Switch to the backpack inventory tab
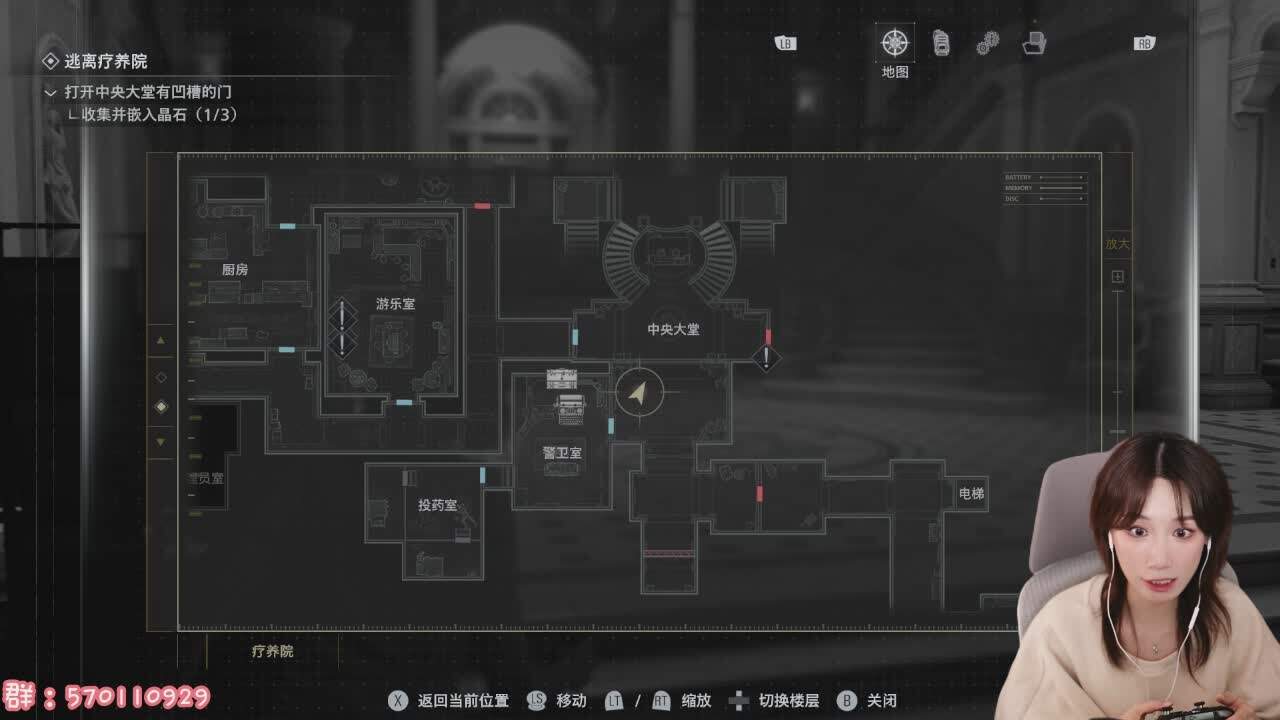 point(941,43)
